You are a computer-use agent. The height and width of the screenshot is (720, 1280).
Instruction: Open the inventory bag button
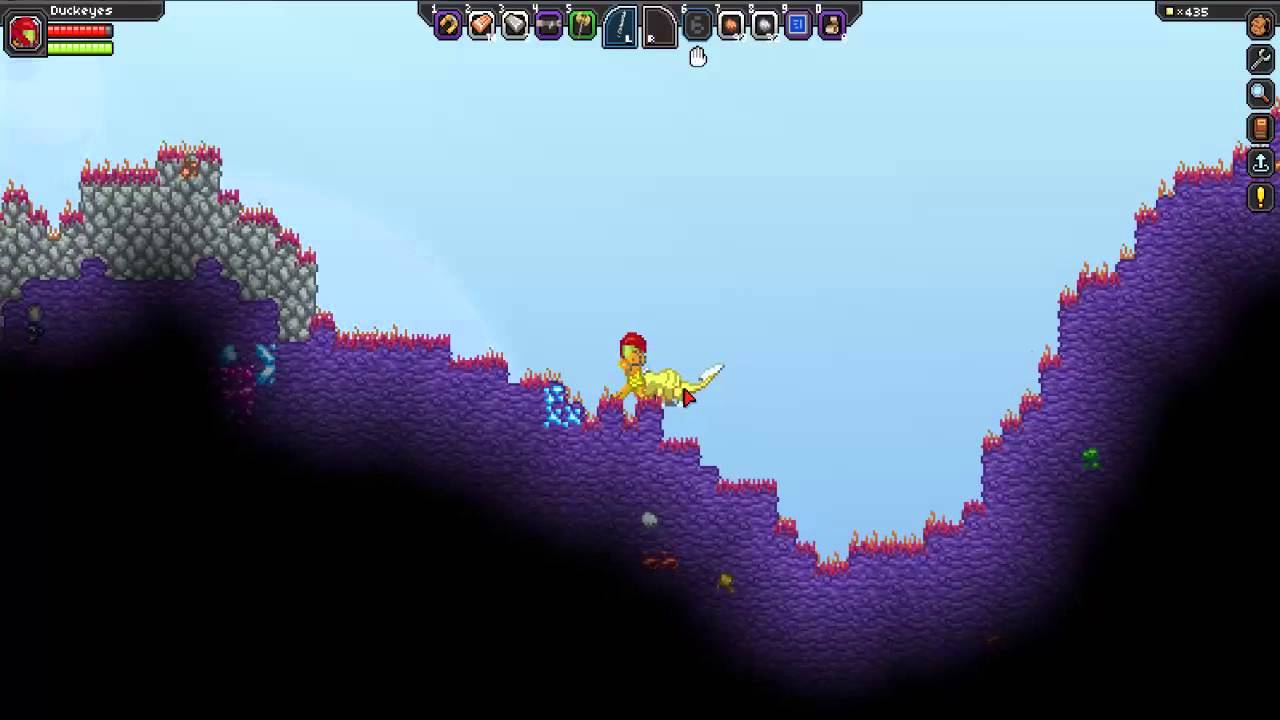pyautogui.click(x=1260, y=26)
